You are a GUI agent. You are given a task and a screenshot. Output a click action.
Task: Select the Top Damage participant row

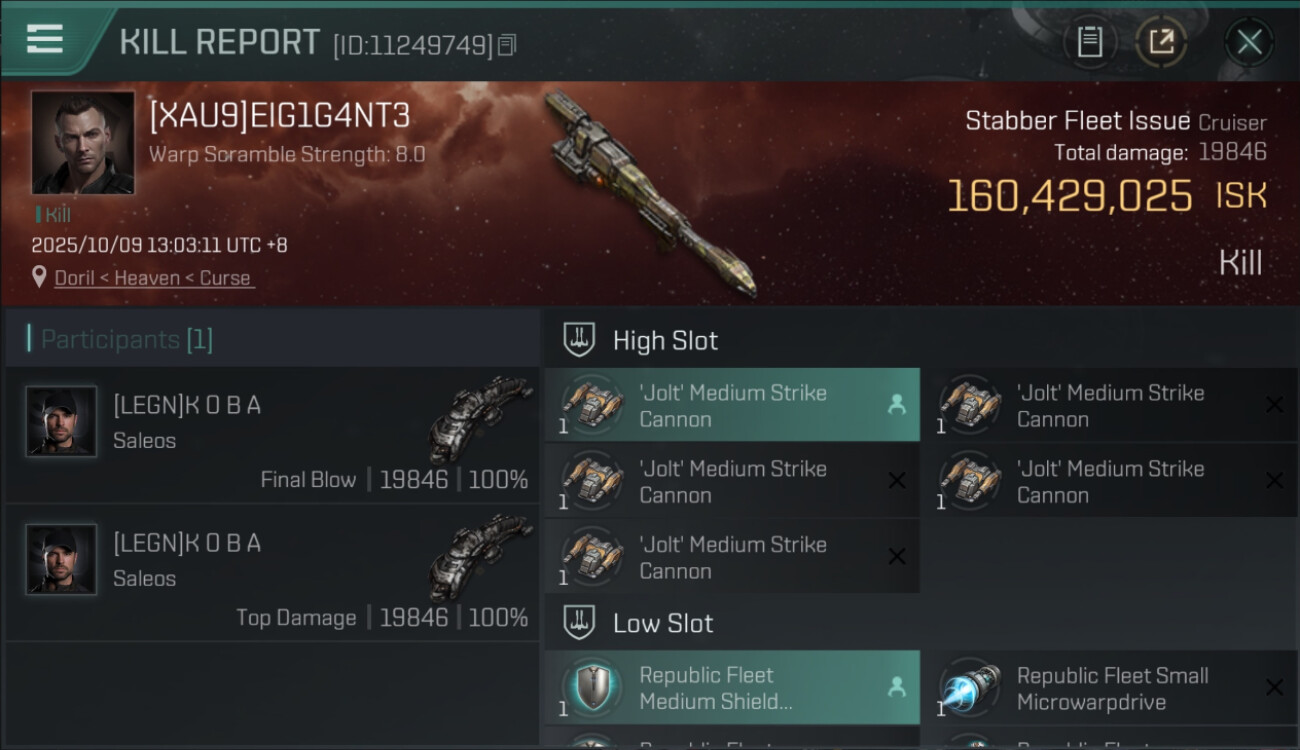272,573
